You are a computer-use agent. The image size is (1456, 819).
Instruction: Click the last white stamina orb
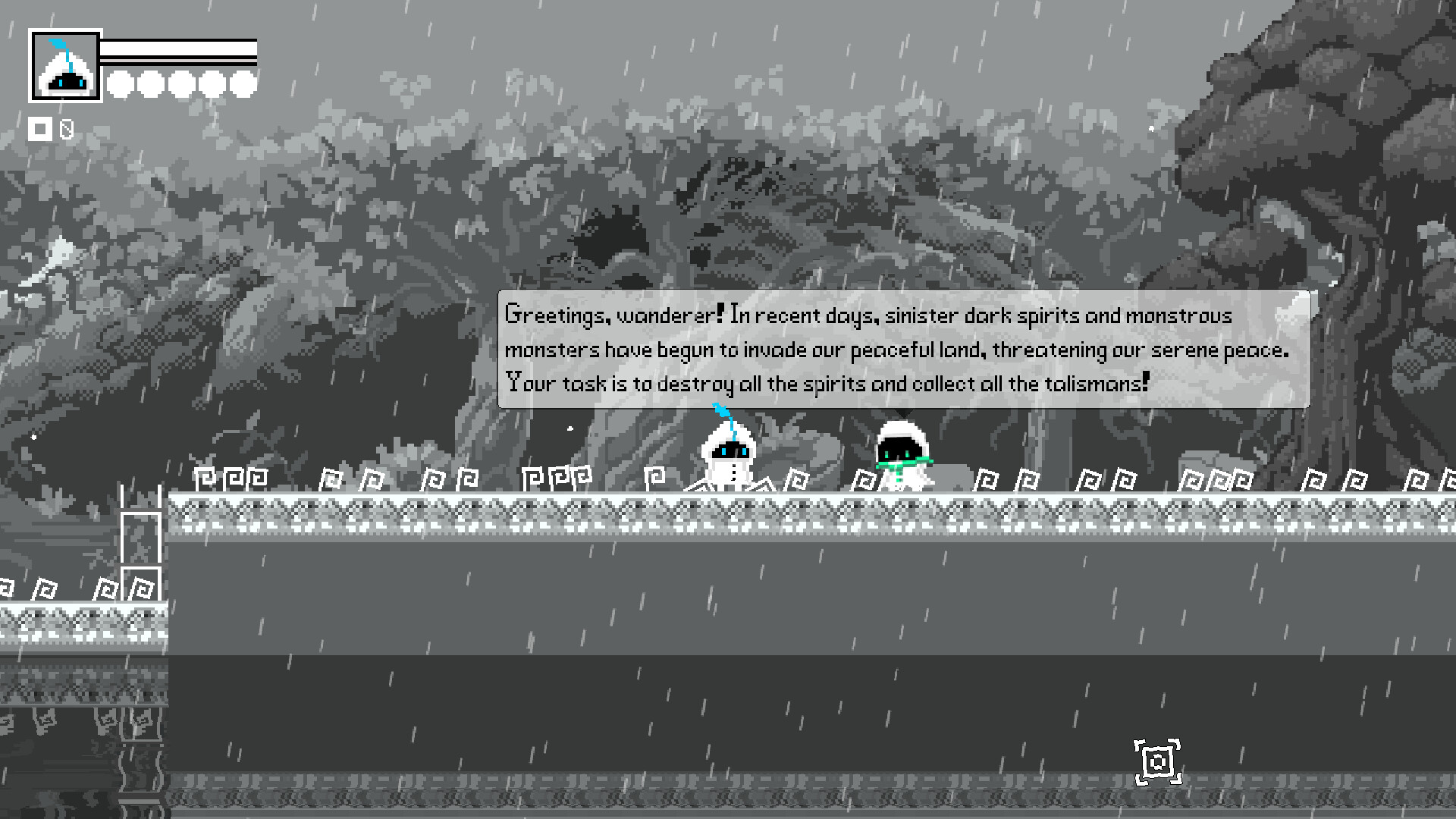(x=241, y=86)
